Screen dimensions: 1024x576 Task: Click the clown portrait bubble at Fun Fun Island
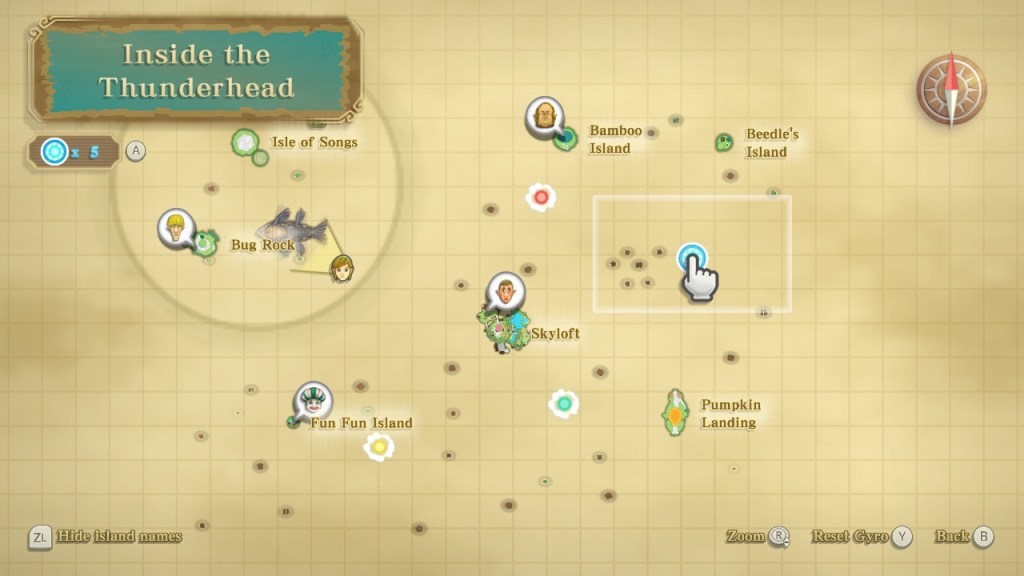pos(313,401)
